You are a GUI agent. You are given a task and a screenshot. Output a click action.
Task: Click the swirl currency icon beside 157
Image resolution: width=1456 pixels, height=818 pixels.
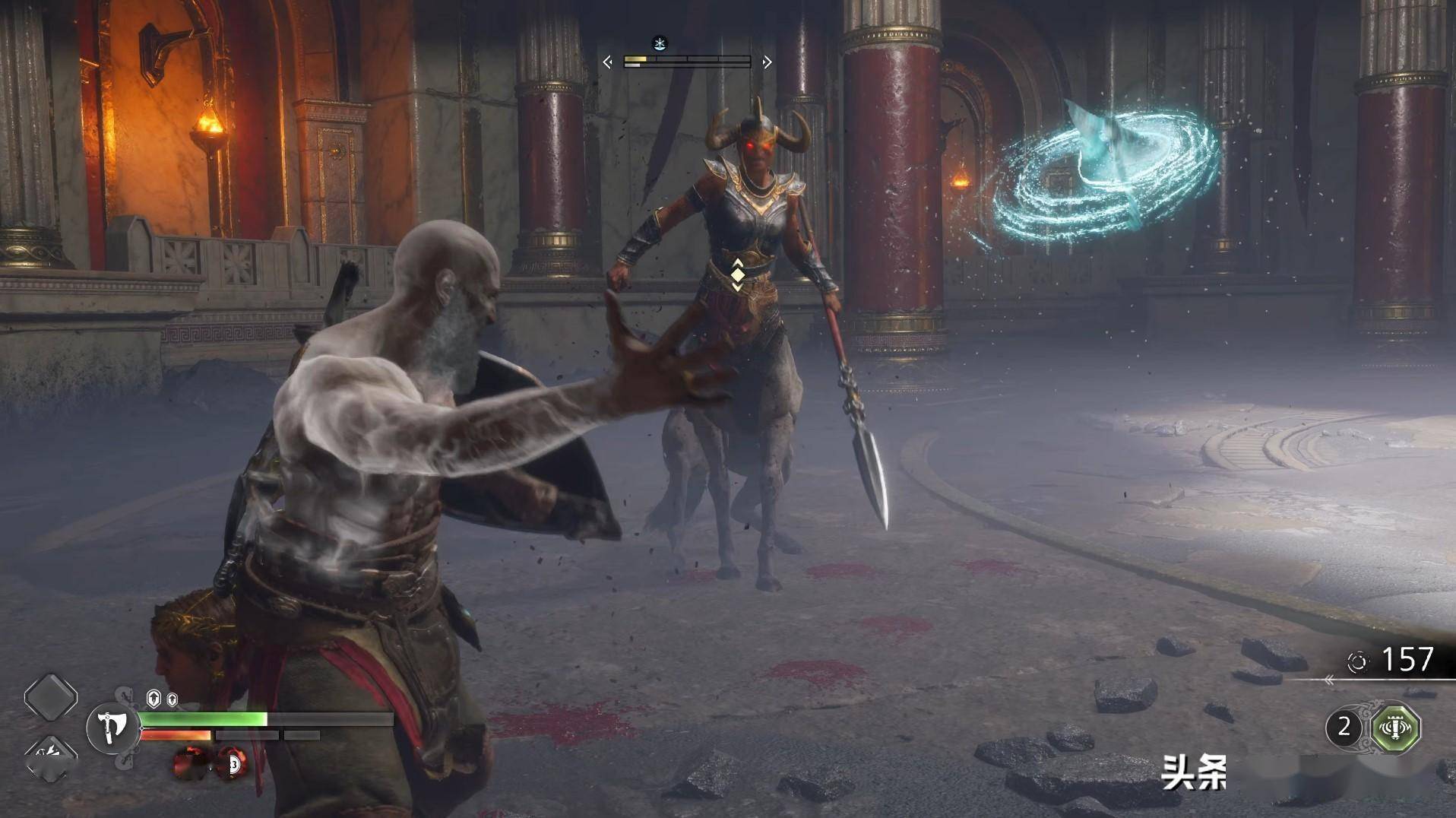pyautogui.click(x=1356, y=661)
